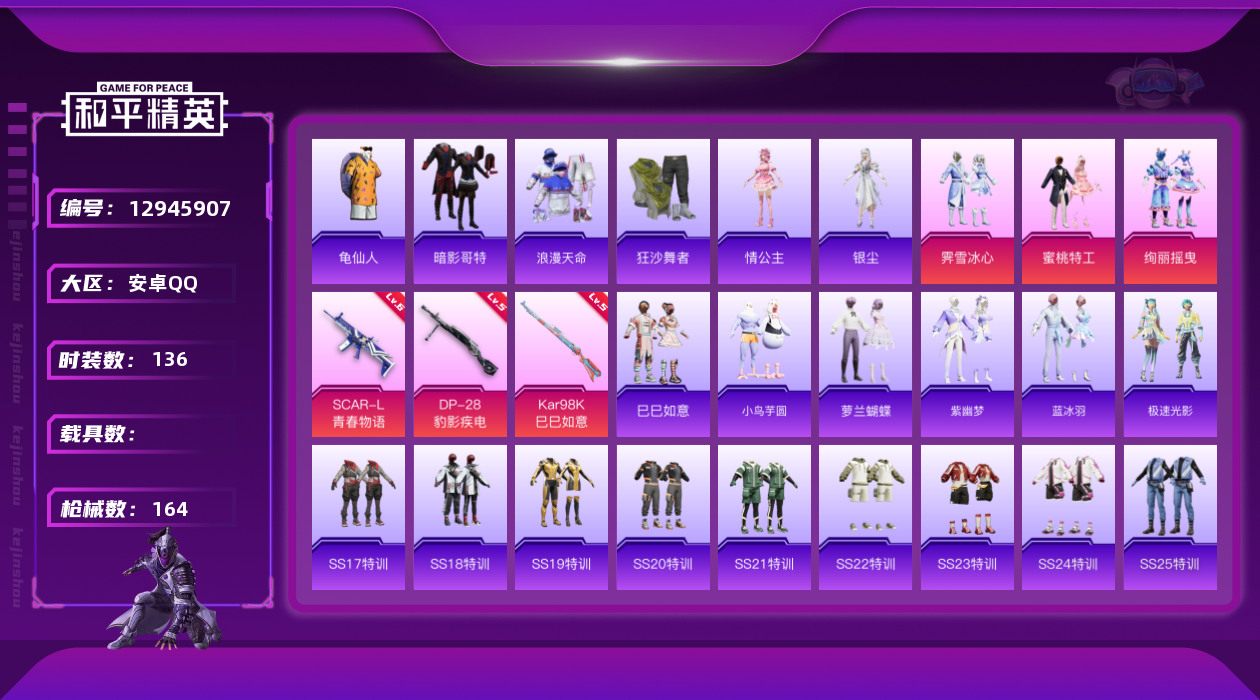Image resolution: width=1260 pixels, height=700 pixels.
Task: Select the 萝兰蝴蝶 outfit card
Action: coord(865,364)
